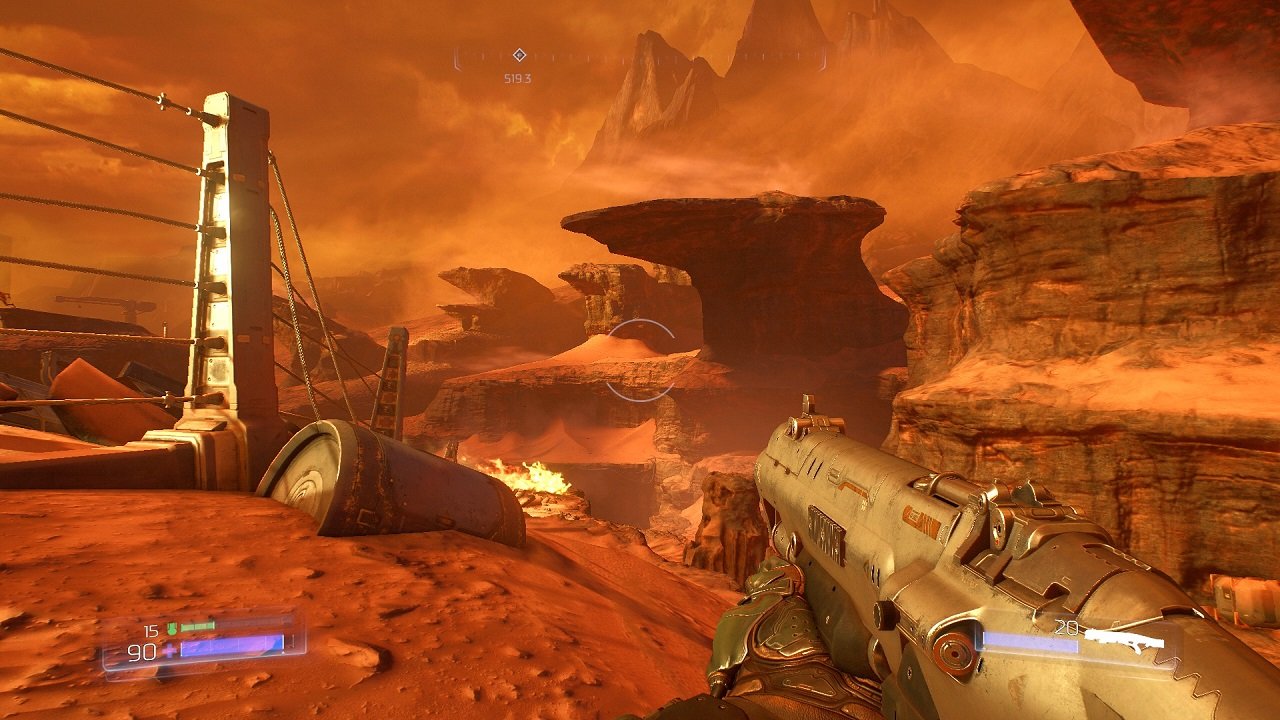The height and width of the screenshot is (720, 1280).
Task: Expand the left compass bracket
Action: [457, 58]
